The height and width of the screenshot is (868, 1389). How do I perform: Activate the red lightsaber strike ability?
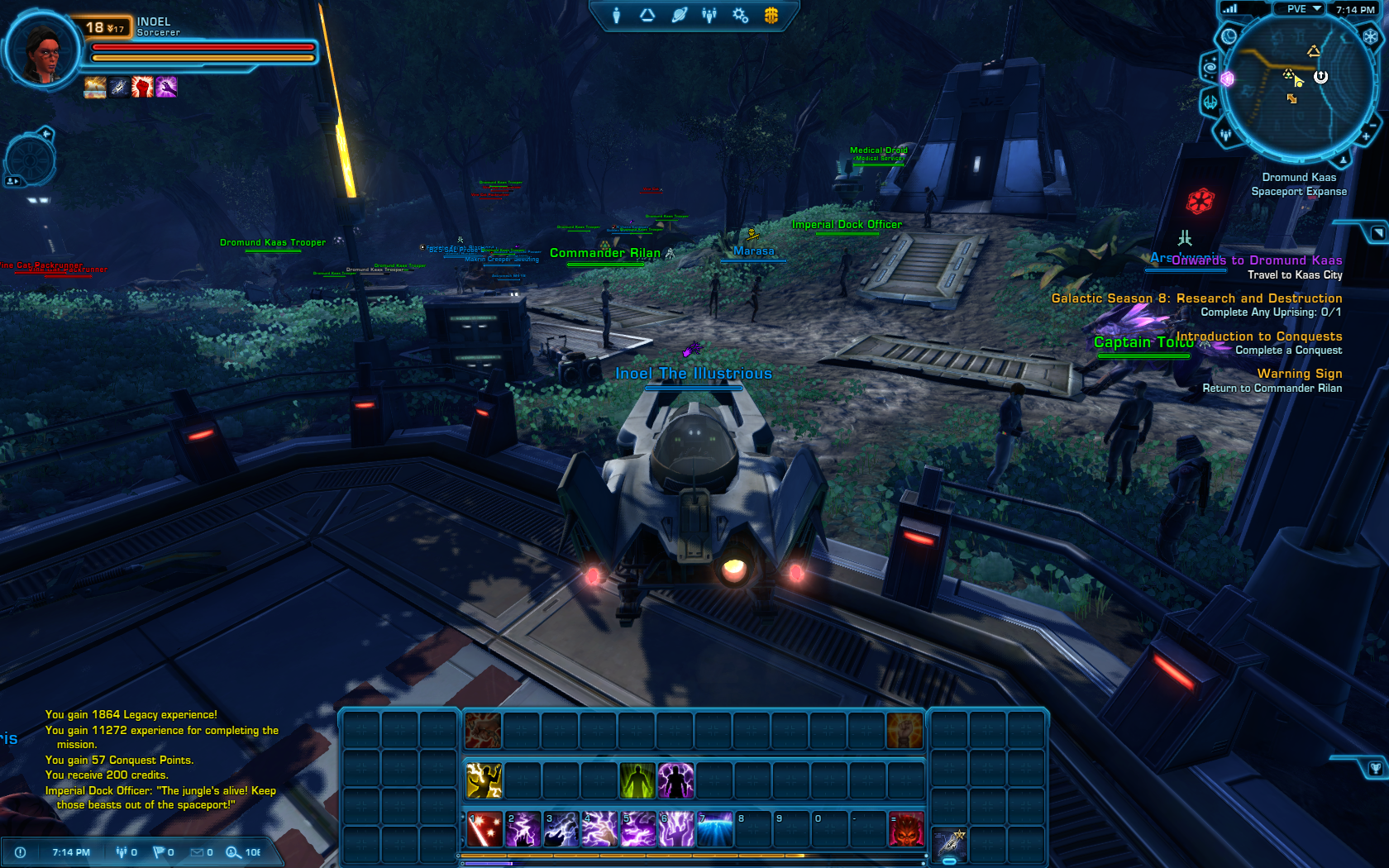[x=484, y=829]
